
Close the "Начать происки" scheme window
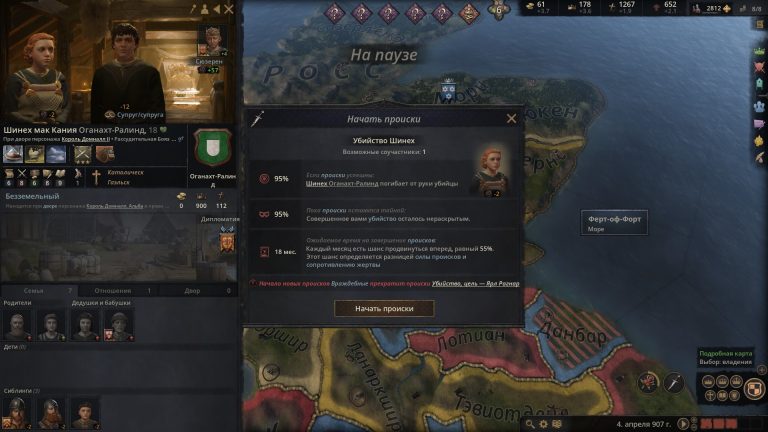(512, 118)
